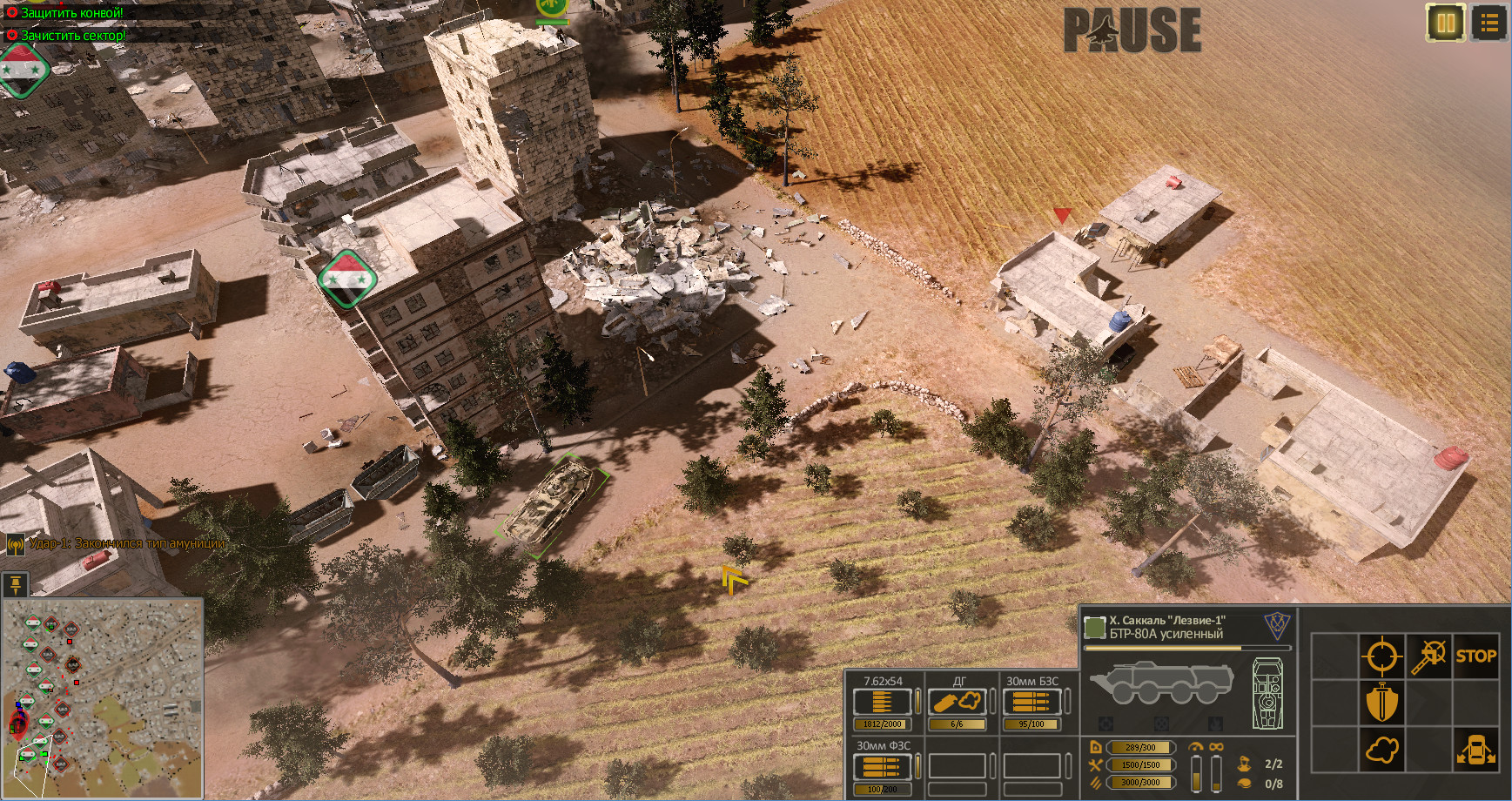This screenshot has height=801, width=1512.
Task: Order infantry to dismount with vehicle-arrows icon
Action: (x=1476, y=750)
